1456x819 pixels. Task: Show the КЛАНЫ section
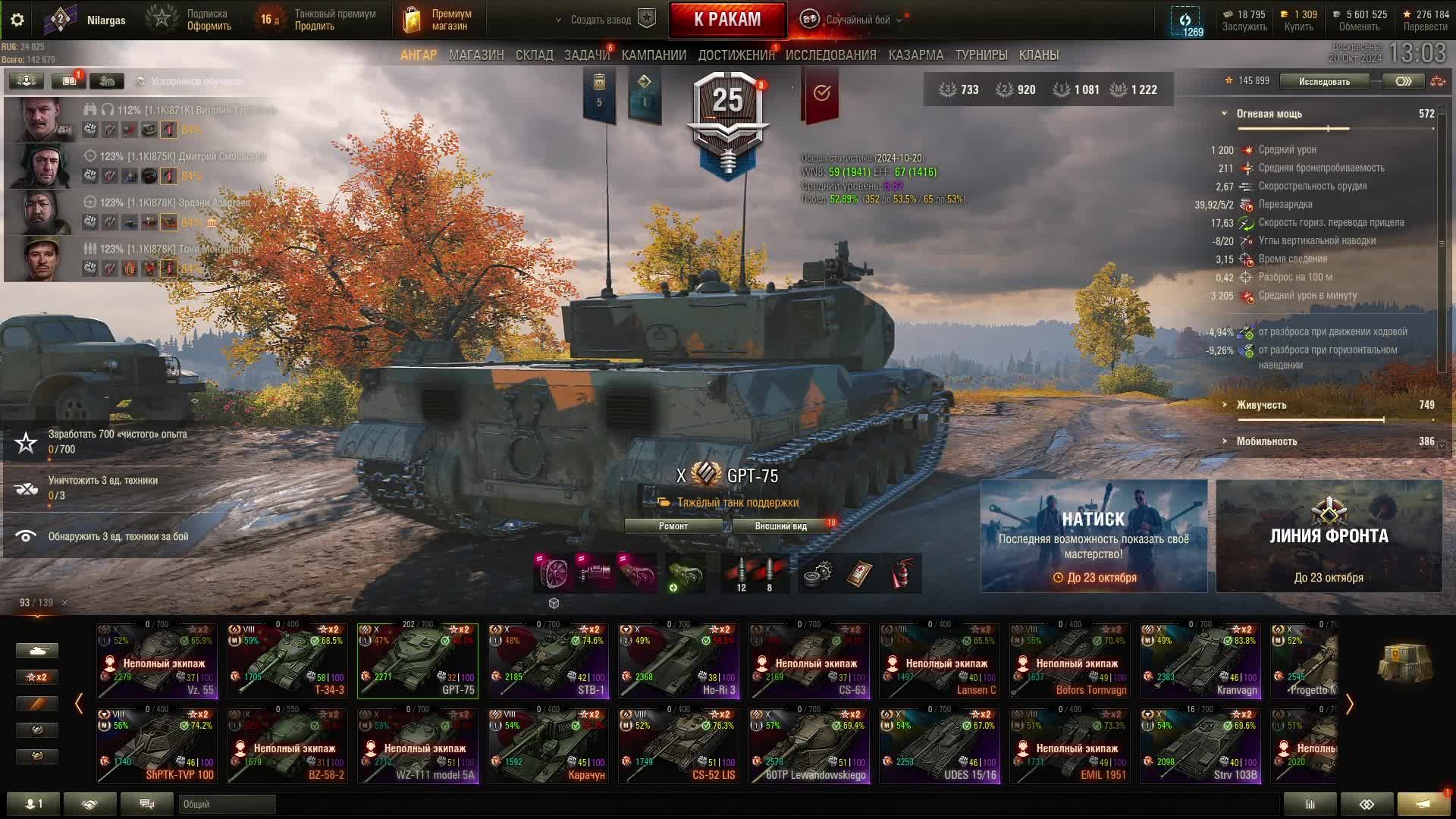tap(1038, 55)
